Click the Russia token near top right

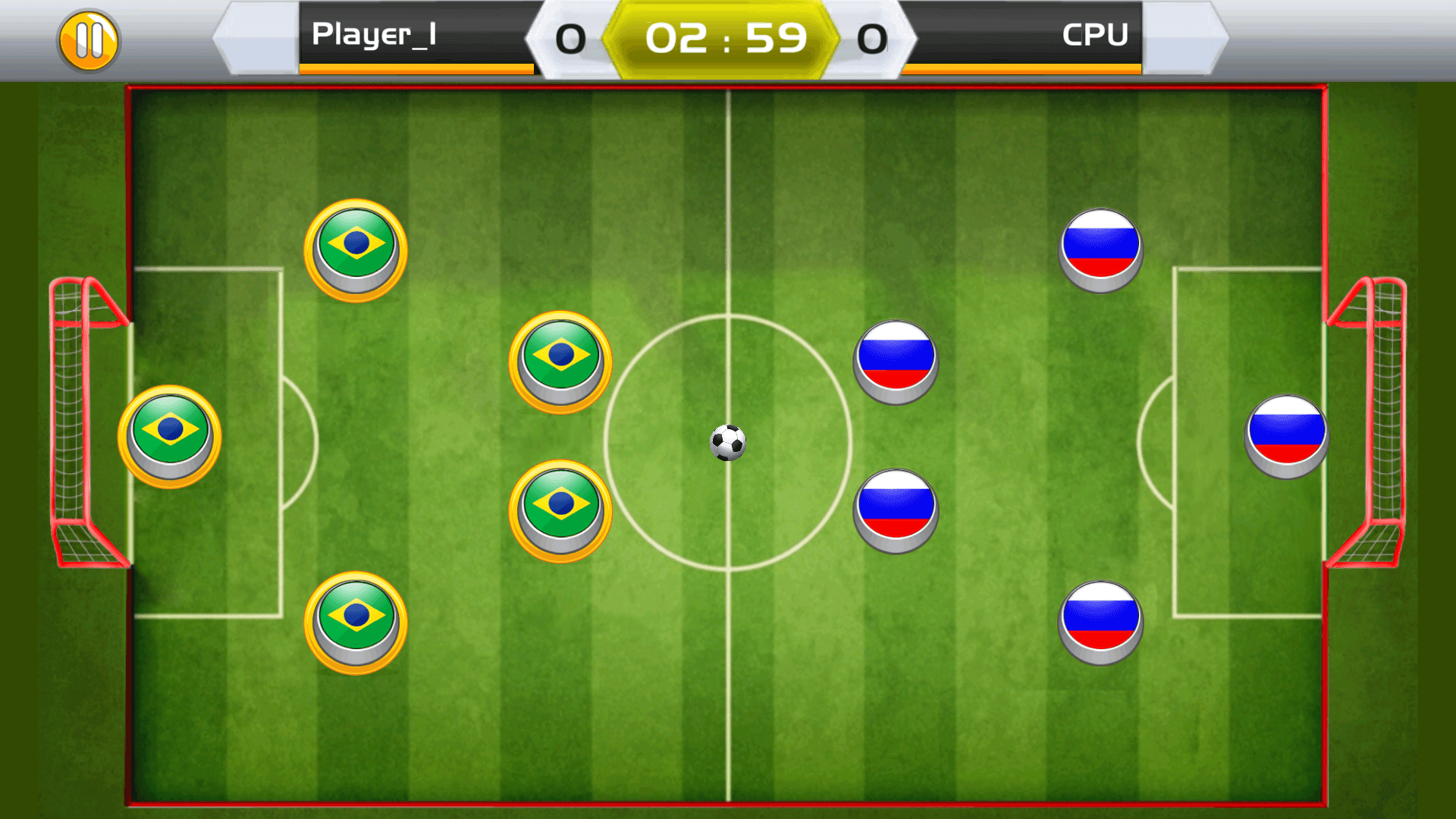tap(1100, 248)
